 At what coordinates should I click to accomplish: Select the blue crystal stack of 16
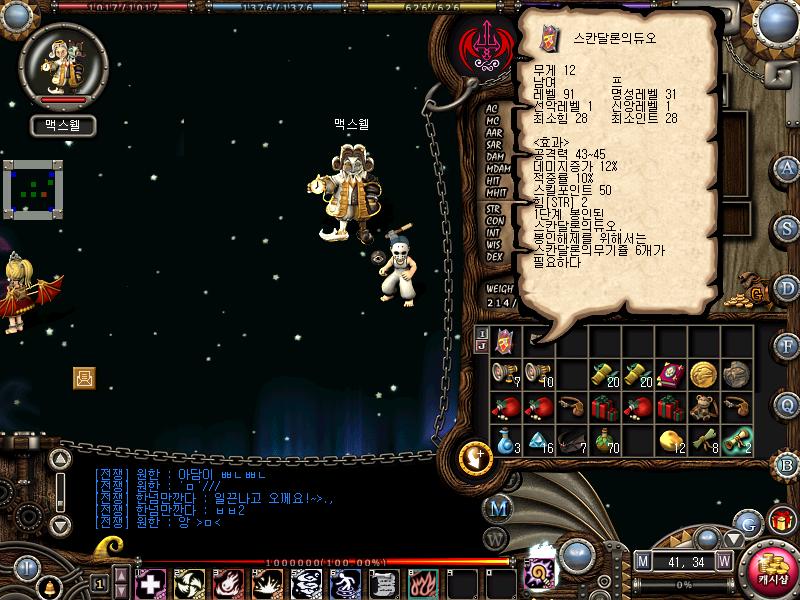[x=538, y=439]
